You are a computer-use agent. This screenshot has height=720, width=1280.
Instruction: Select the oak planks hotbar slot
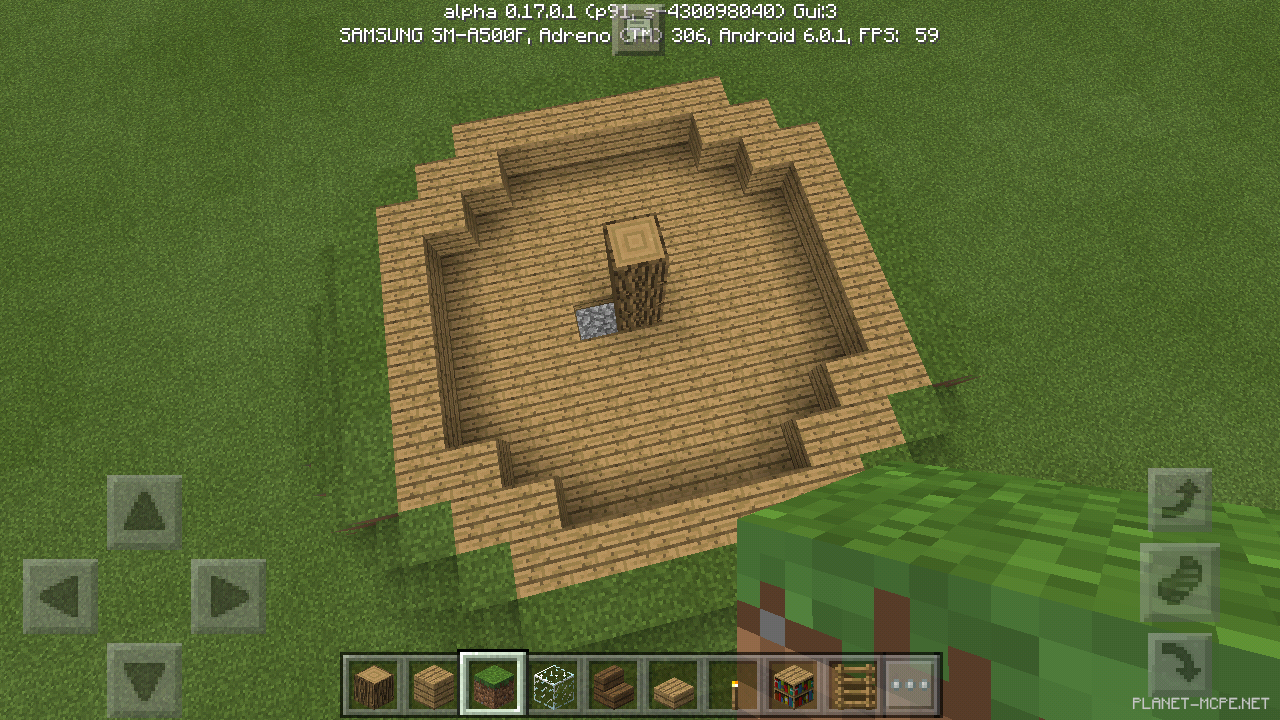[x=432, y=685]
